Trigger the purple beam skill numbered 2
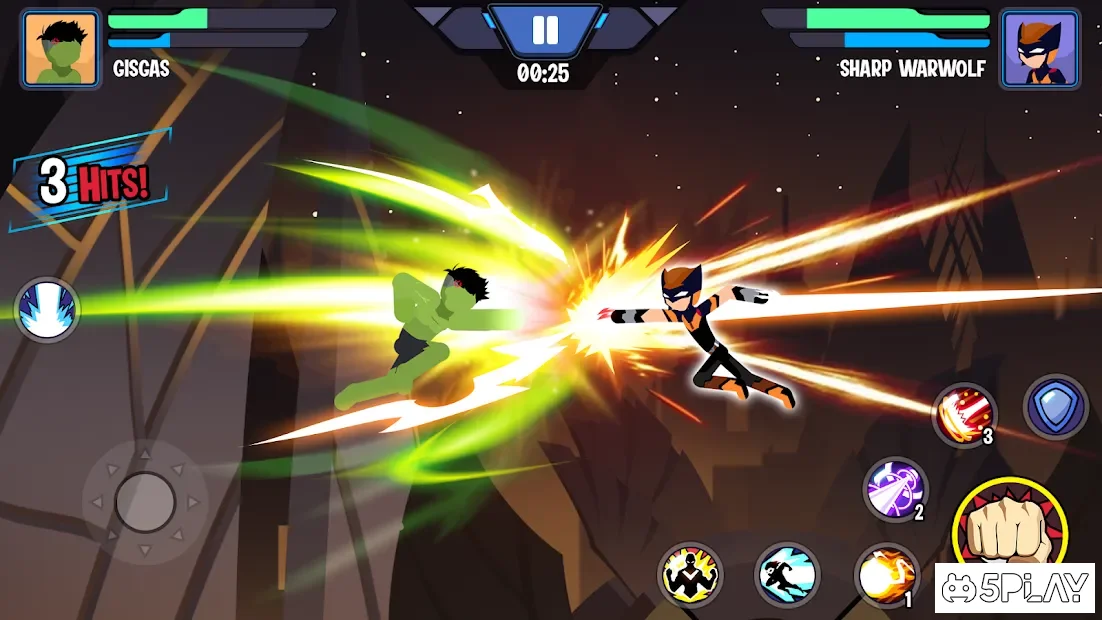 pos(895,490)
